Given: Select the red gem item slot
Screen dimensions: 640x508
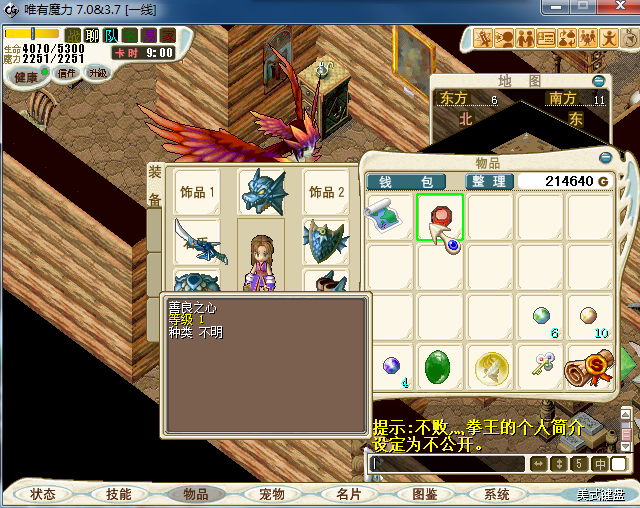Looking at the screenshot, I should (x=440, y=215).
